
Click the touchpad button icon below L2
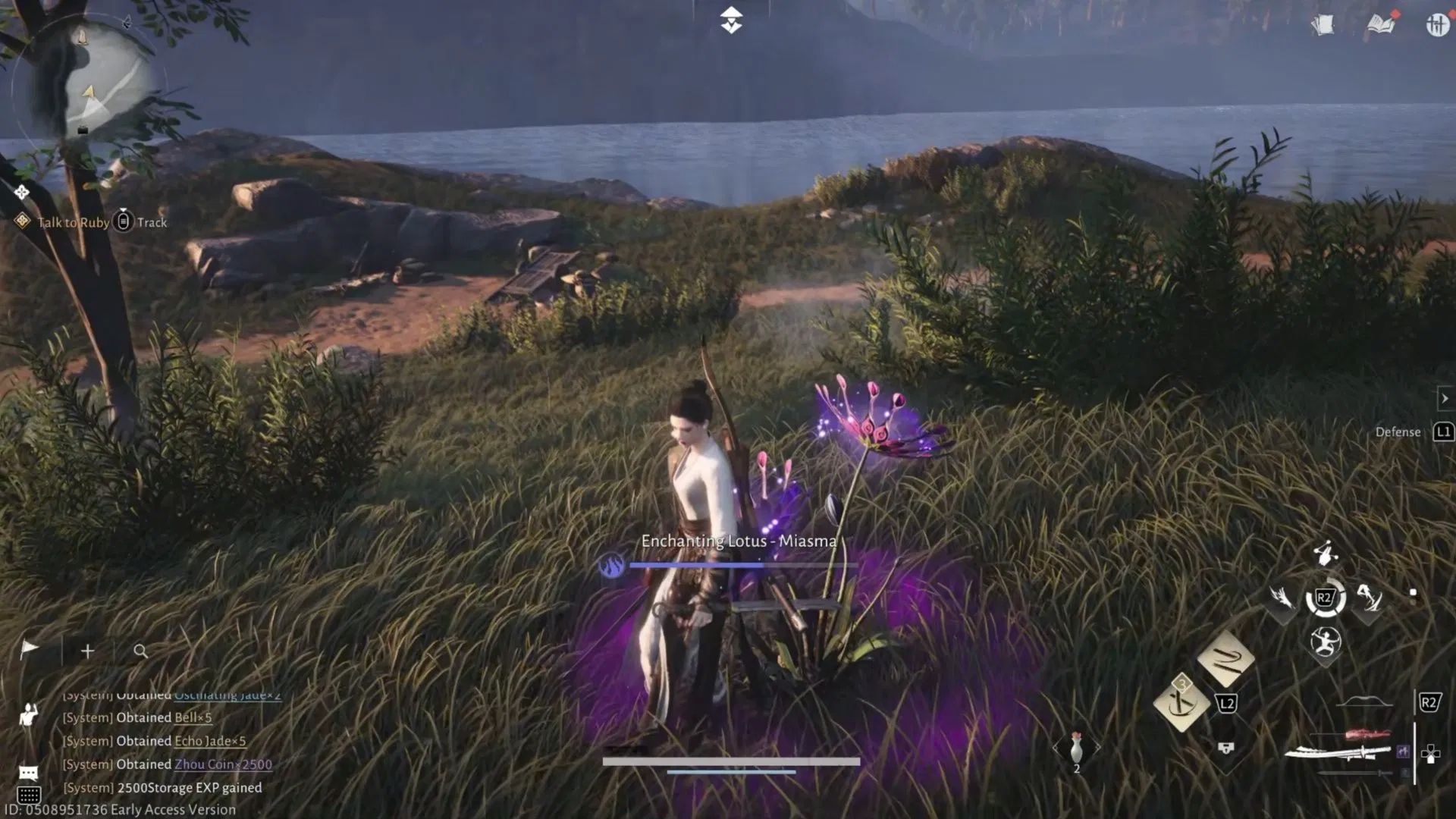pyautogui.click(x=1225, y=748)
